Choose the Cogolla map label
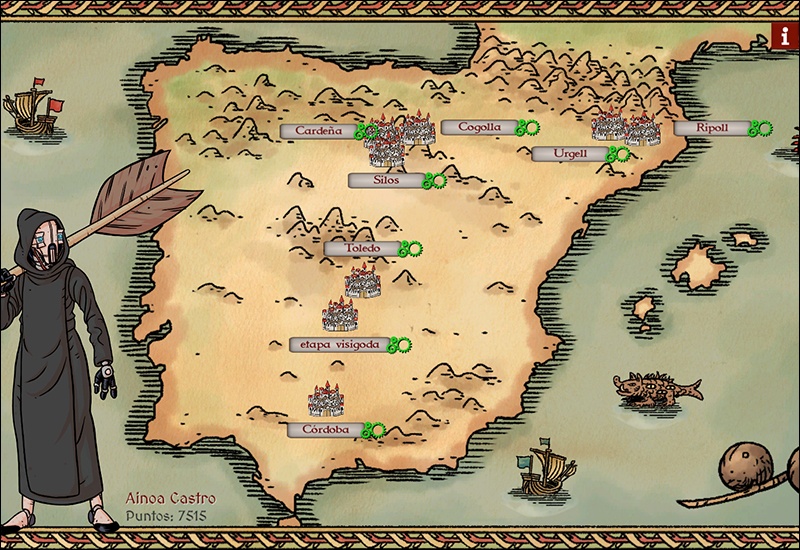The width and height of the screenshot is (800, 550). pyautogui.click(x=477, y=127)
